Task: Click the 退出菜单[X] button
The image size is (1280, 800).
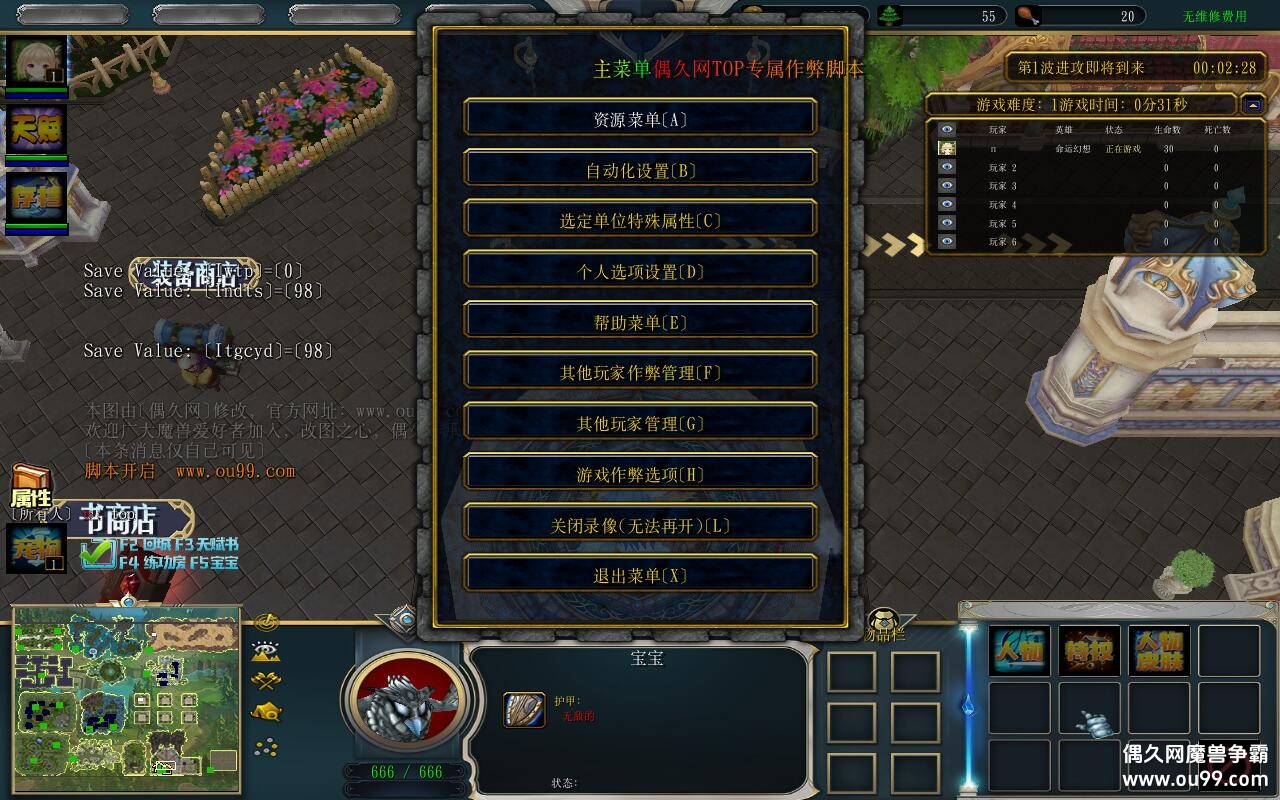Action: [x=640, y=574]
